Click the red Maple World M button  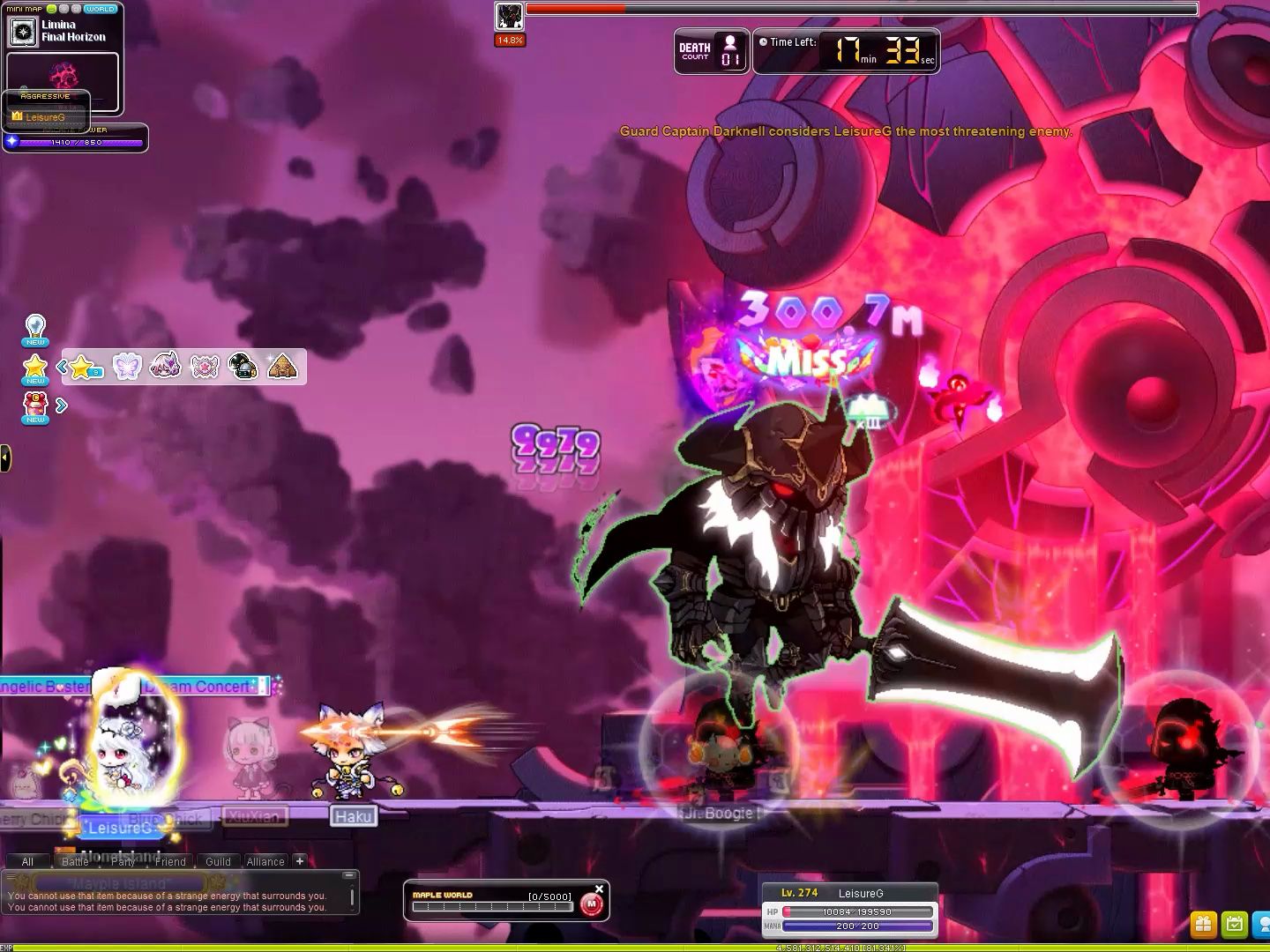point(592,904)
